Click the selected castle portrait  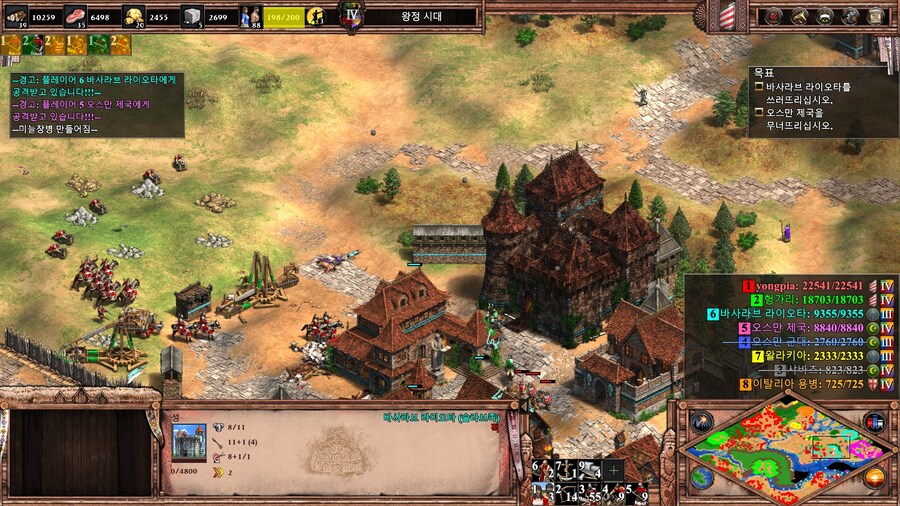click(x=188, y=441)
